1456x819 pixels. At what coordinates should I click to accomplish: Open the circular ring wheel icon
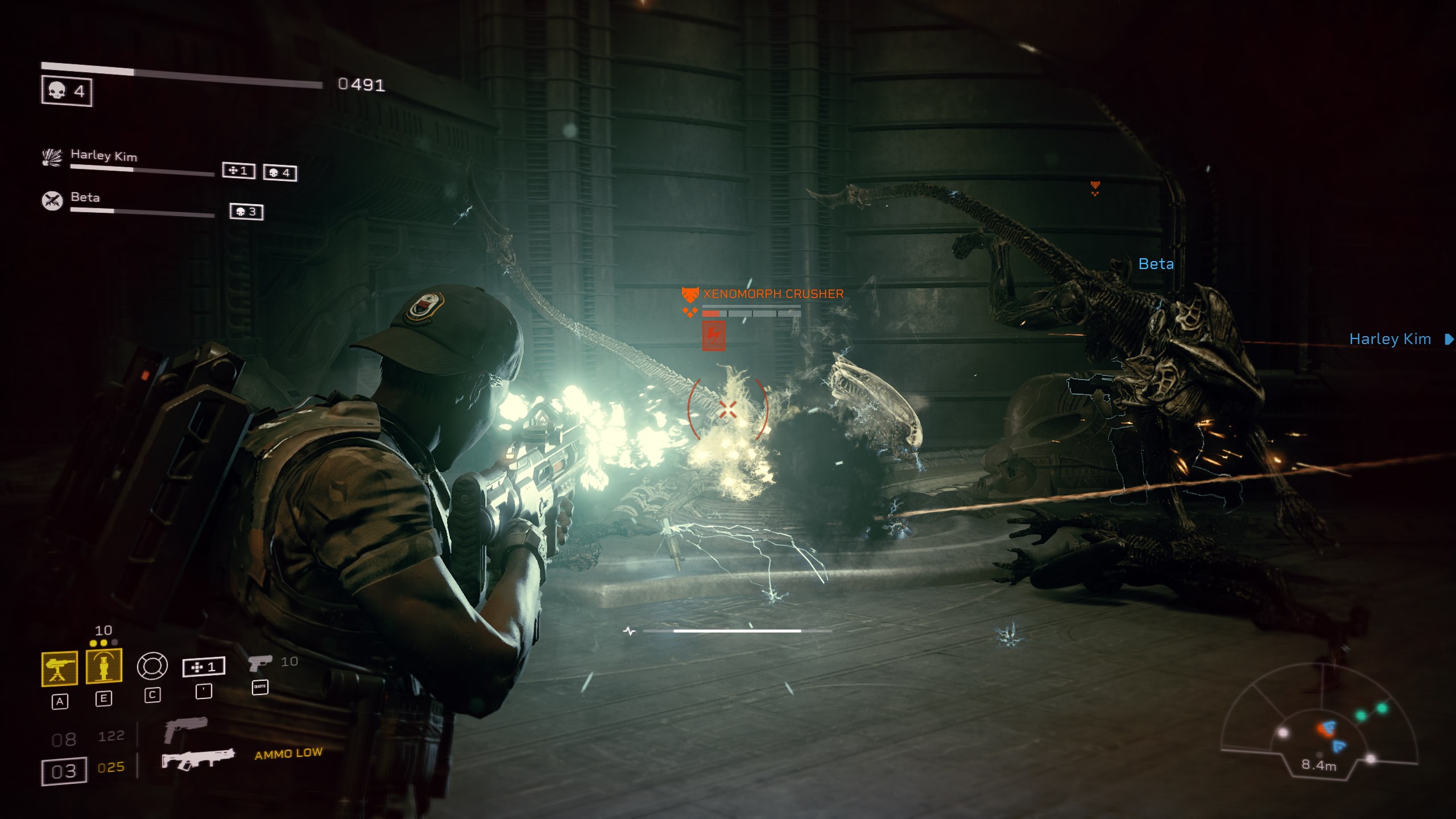[152, 666]
